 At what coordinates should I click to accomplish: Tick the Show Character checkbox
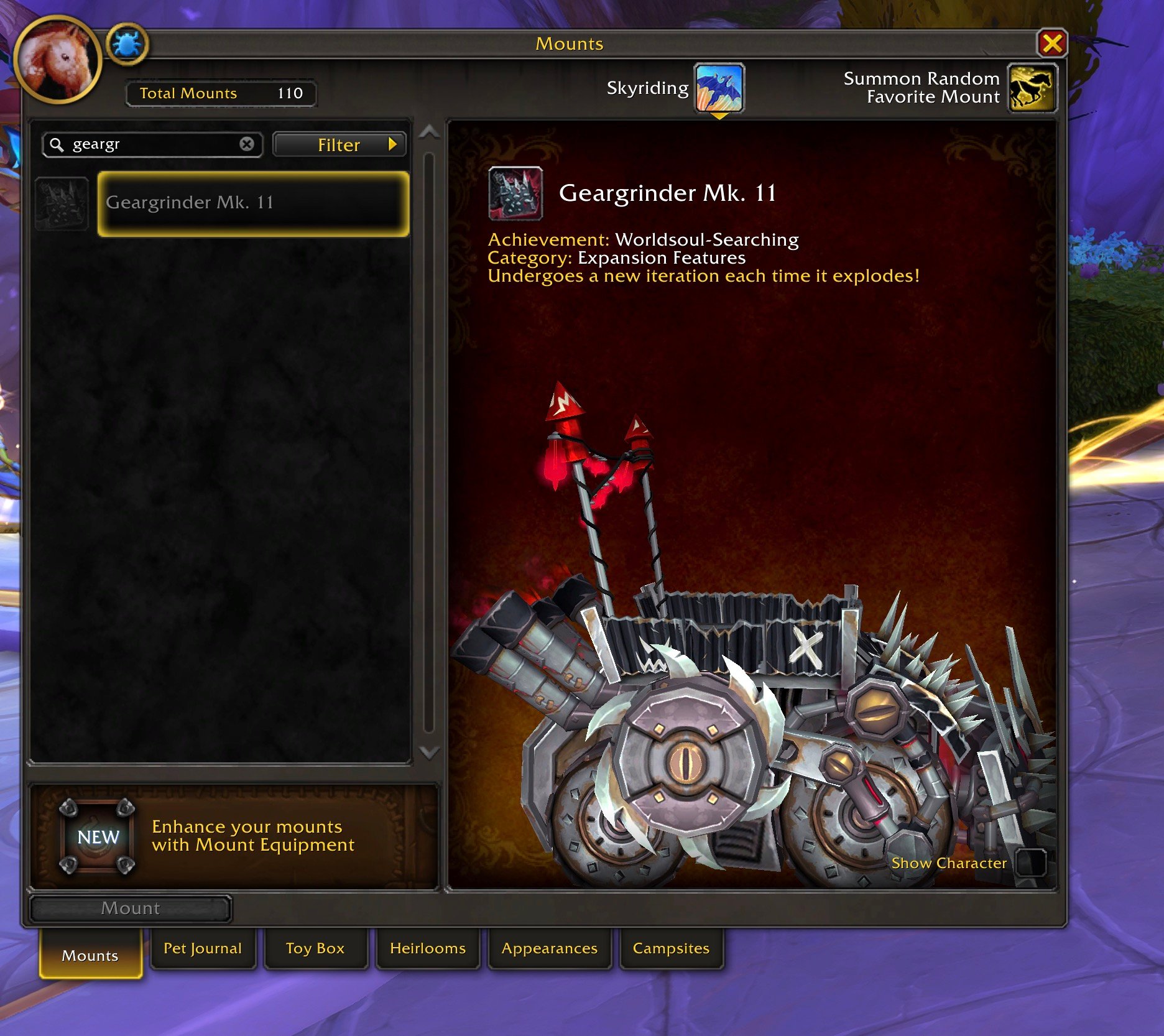pos(1030,863)
